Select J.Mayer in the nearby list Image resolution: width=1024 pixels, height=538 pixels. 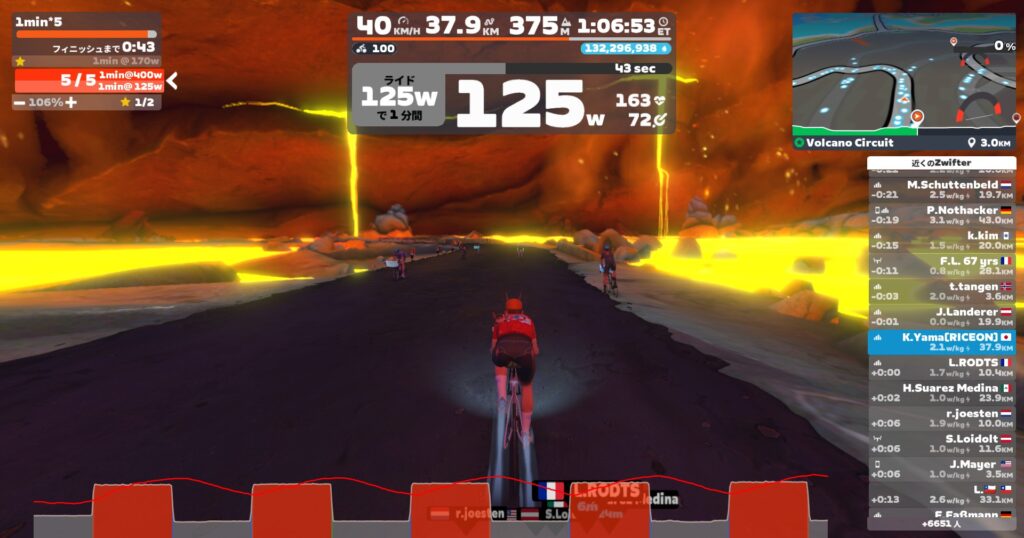tap(941, 468)
